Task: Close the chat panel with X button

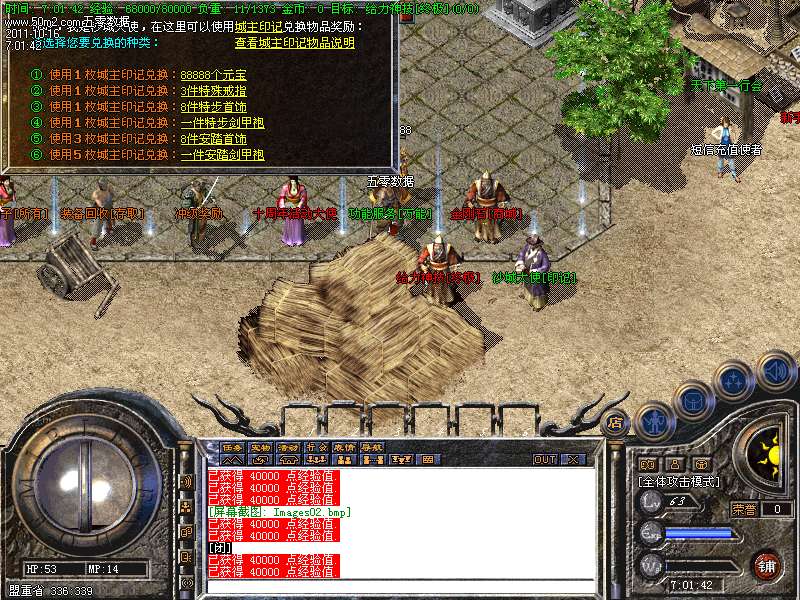Action: click(x=573, y=460)
